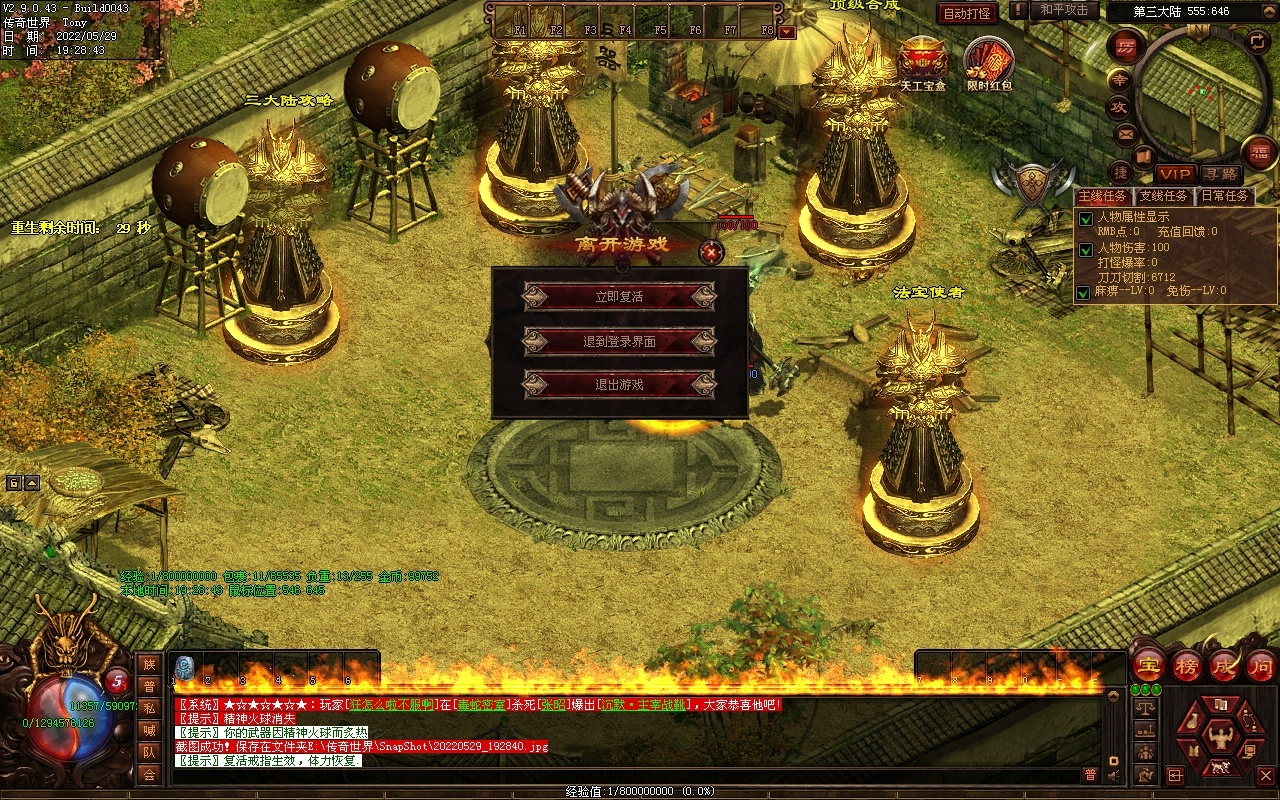Switch to the 支线任务 side quest tab
This screenshot has height=800, width=1280.
tap(1163, 196)
